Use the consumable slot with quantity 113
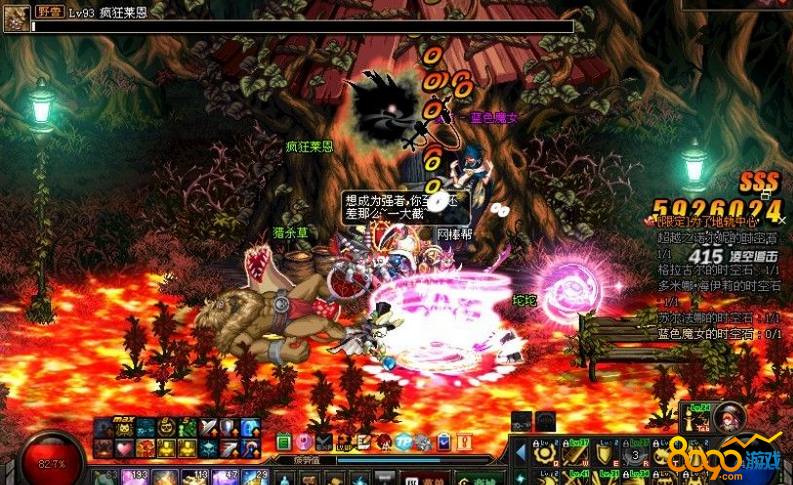This screenshot has height=485, width=793. [194, 477]
